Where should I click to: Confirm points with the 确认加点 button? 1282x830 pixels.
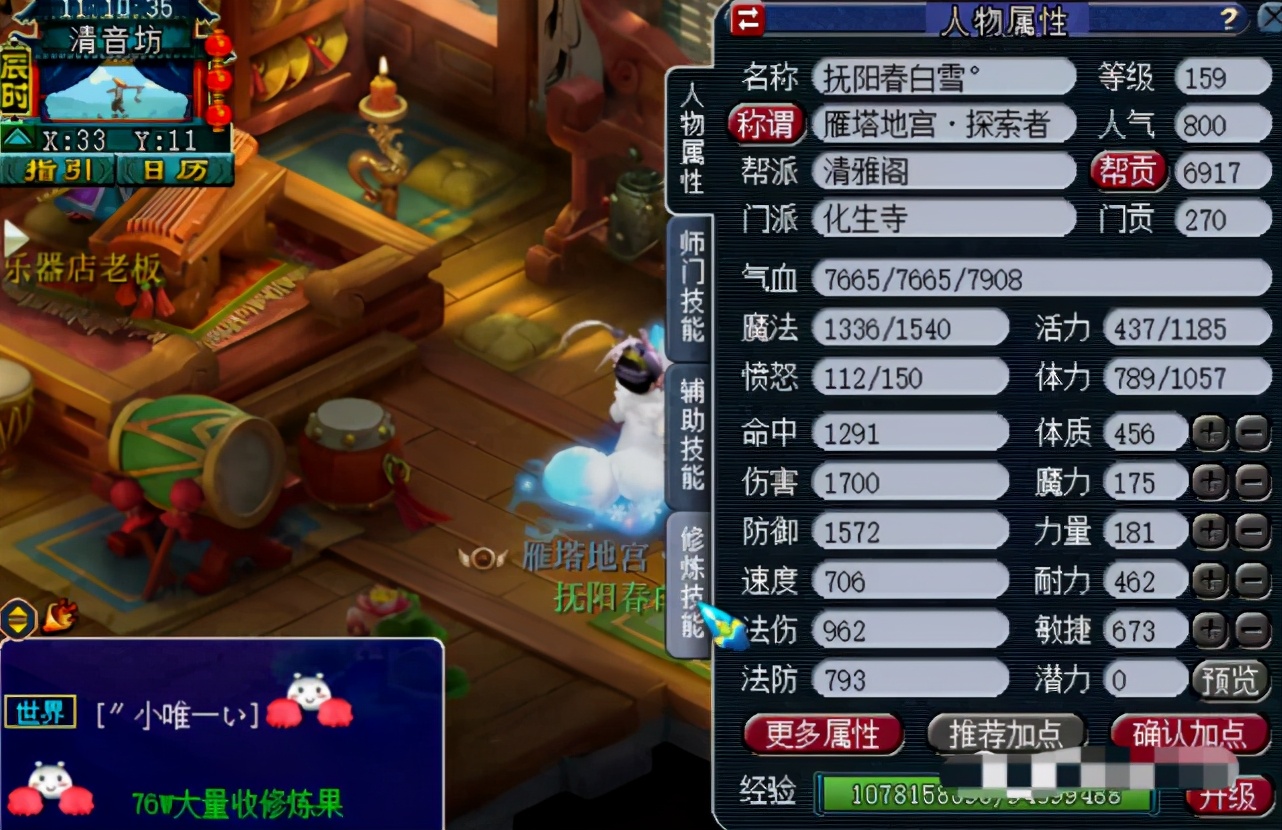click(x=1189, y=733)
